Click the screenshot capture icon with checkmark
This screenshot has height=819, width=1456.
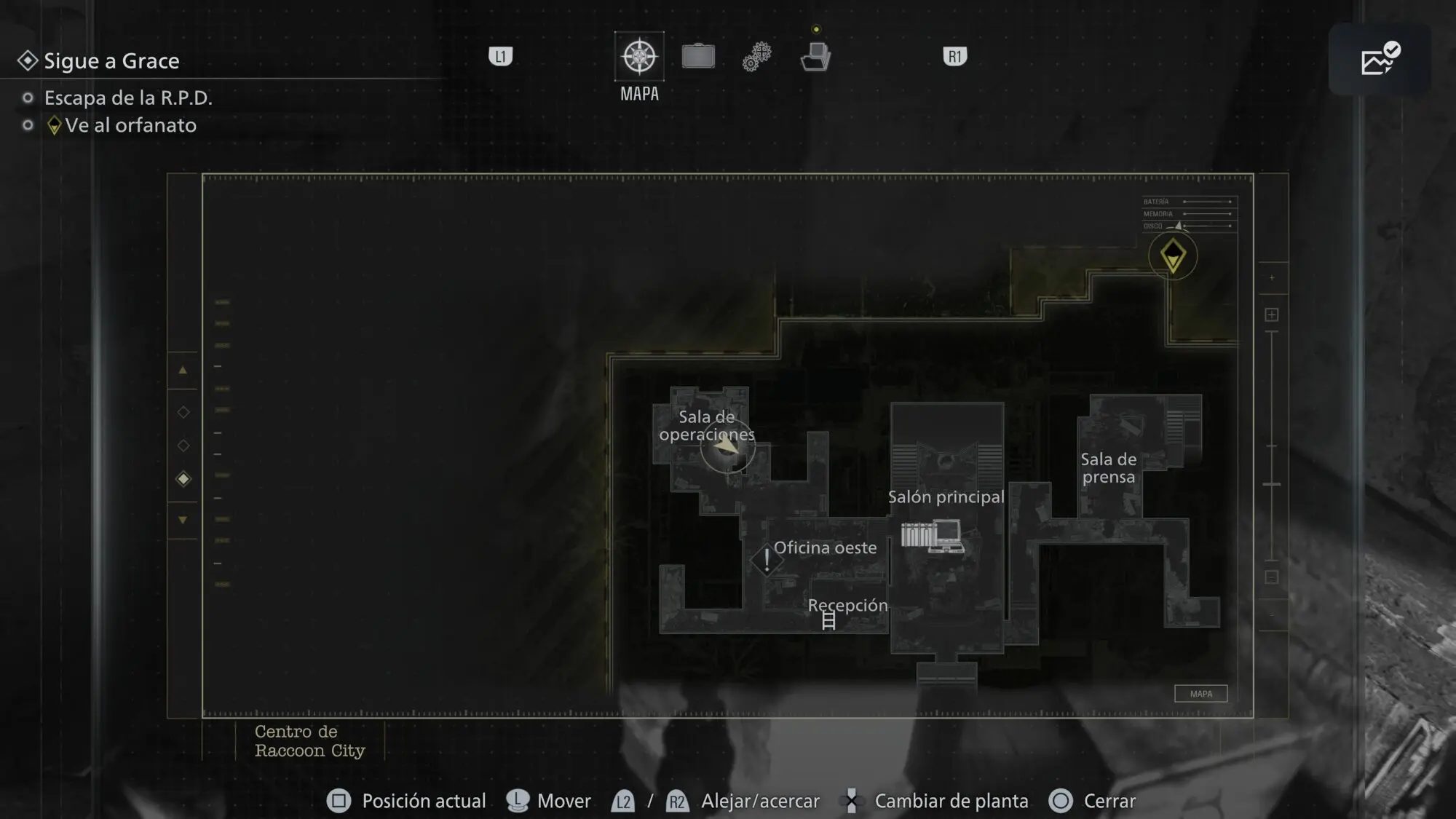point(1380,59)
